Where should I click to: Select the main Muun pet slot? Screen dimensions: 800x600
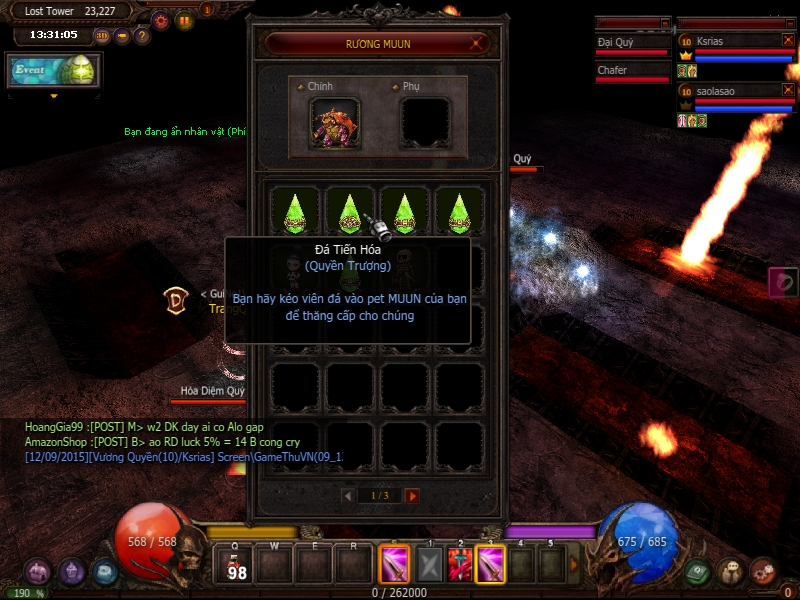(x=335, y=122)
